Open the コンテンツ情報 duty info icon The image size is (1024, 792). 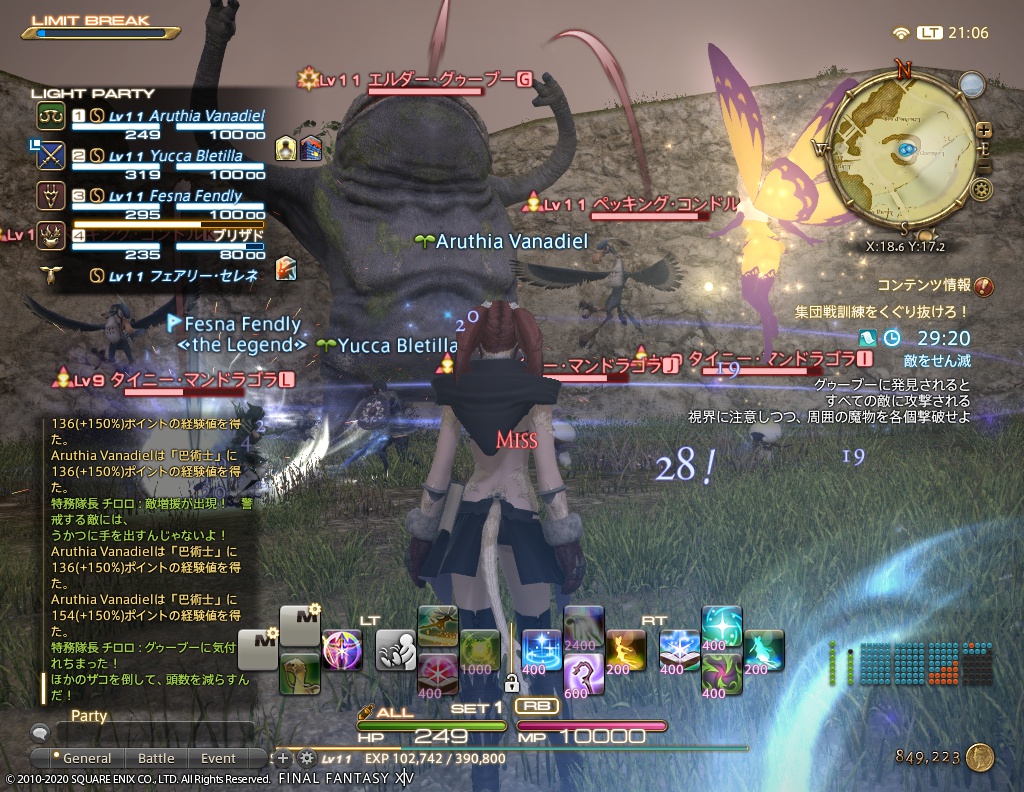(983, 287)
